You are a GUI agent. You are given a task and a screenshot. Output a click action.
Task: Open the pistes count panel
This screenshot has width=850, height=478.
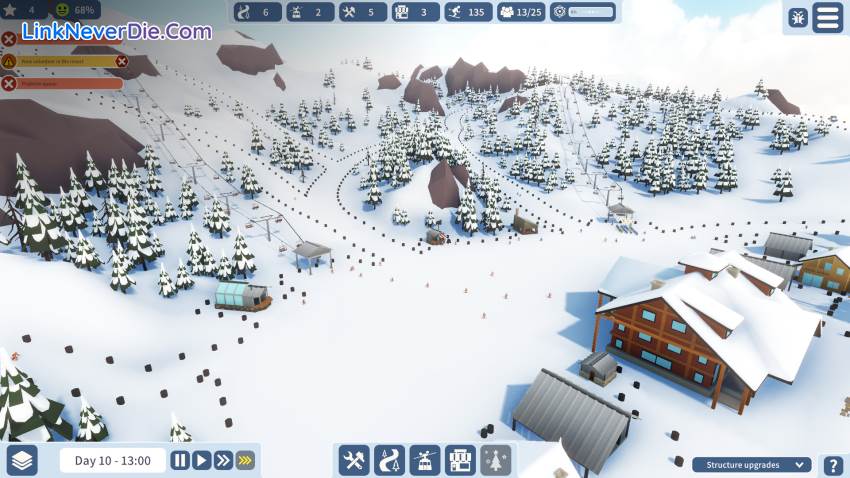click(256, 12)
